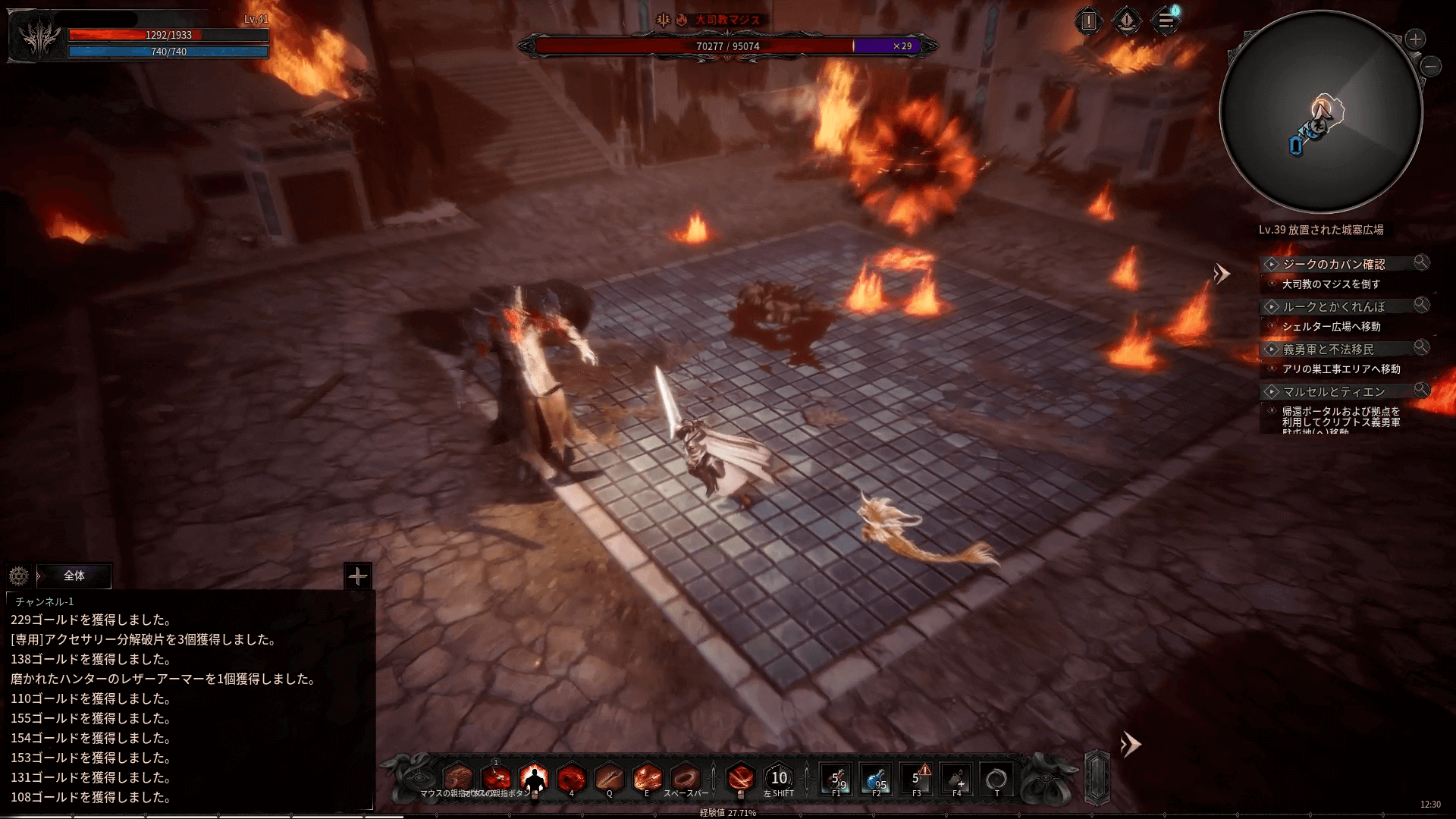Add a new chat tab with plus
Viewport: 1456px width, 819px height.
pyautogui.click(x=357, y=576)
